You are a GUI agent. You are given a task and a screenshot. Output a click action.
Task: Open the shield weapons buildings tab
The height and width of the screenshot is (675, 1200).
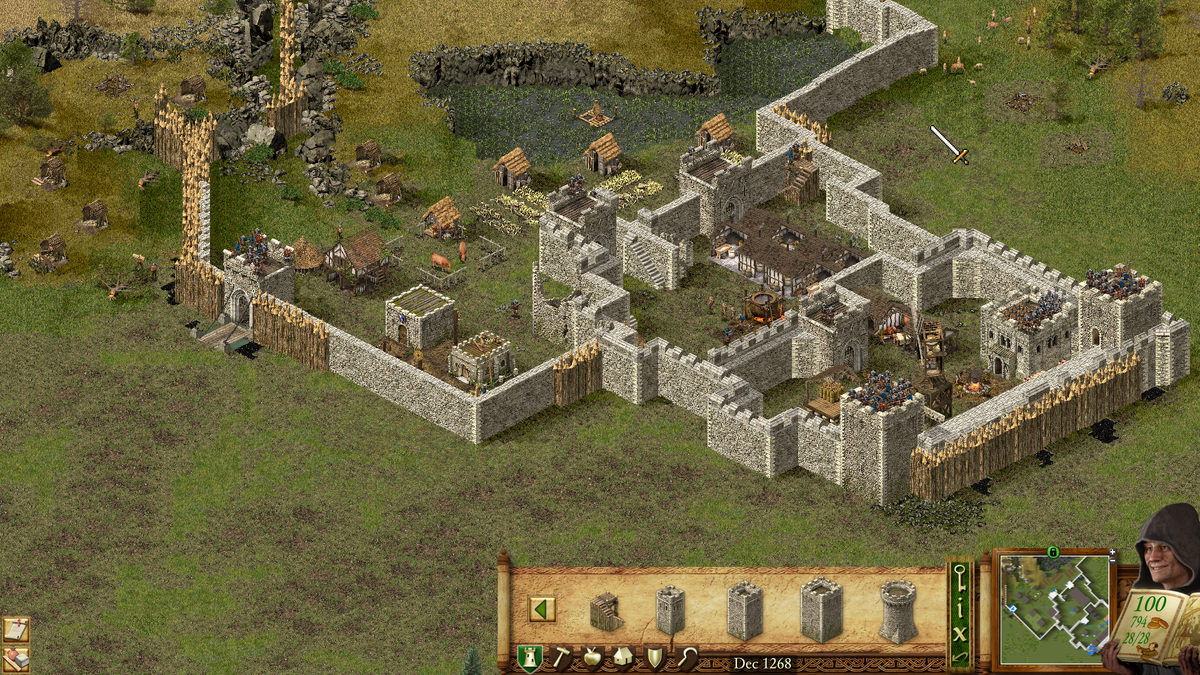[x=654, y=657]
